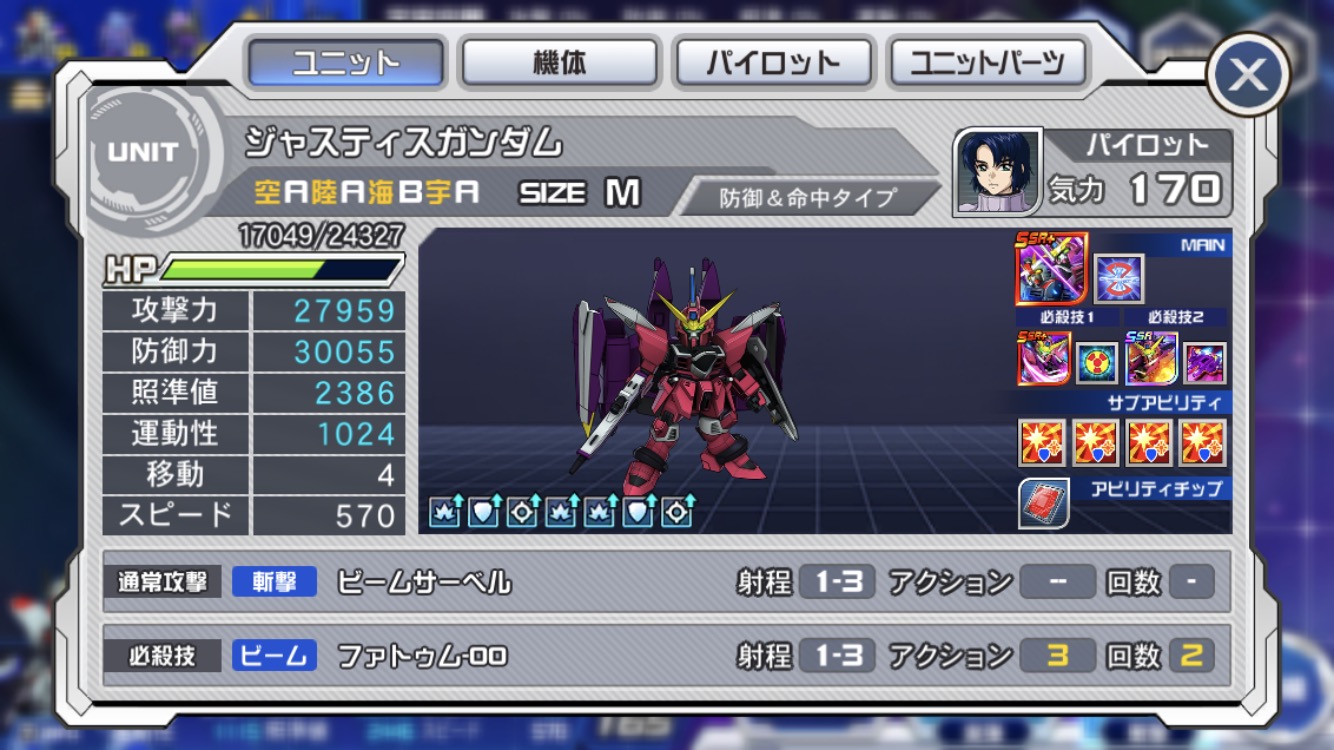Tap the pilot portrait
Screen dimensions: 1334x750
(x=996, y=171)
